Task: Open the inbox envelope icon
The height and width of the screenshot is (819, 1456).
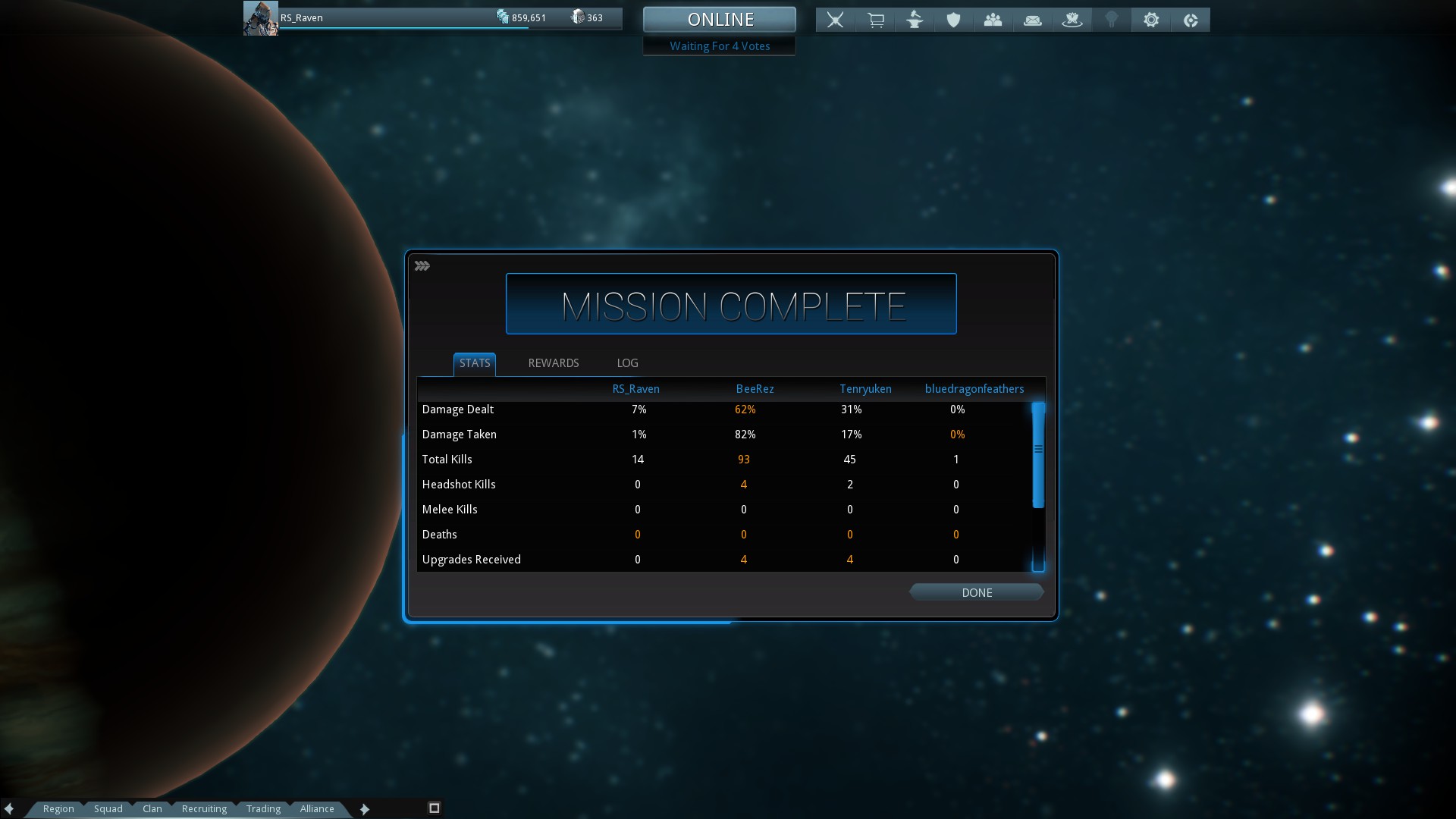Action: tap(1032, 20)
